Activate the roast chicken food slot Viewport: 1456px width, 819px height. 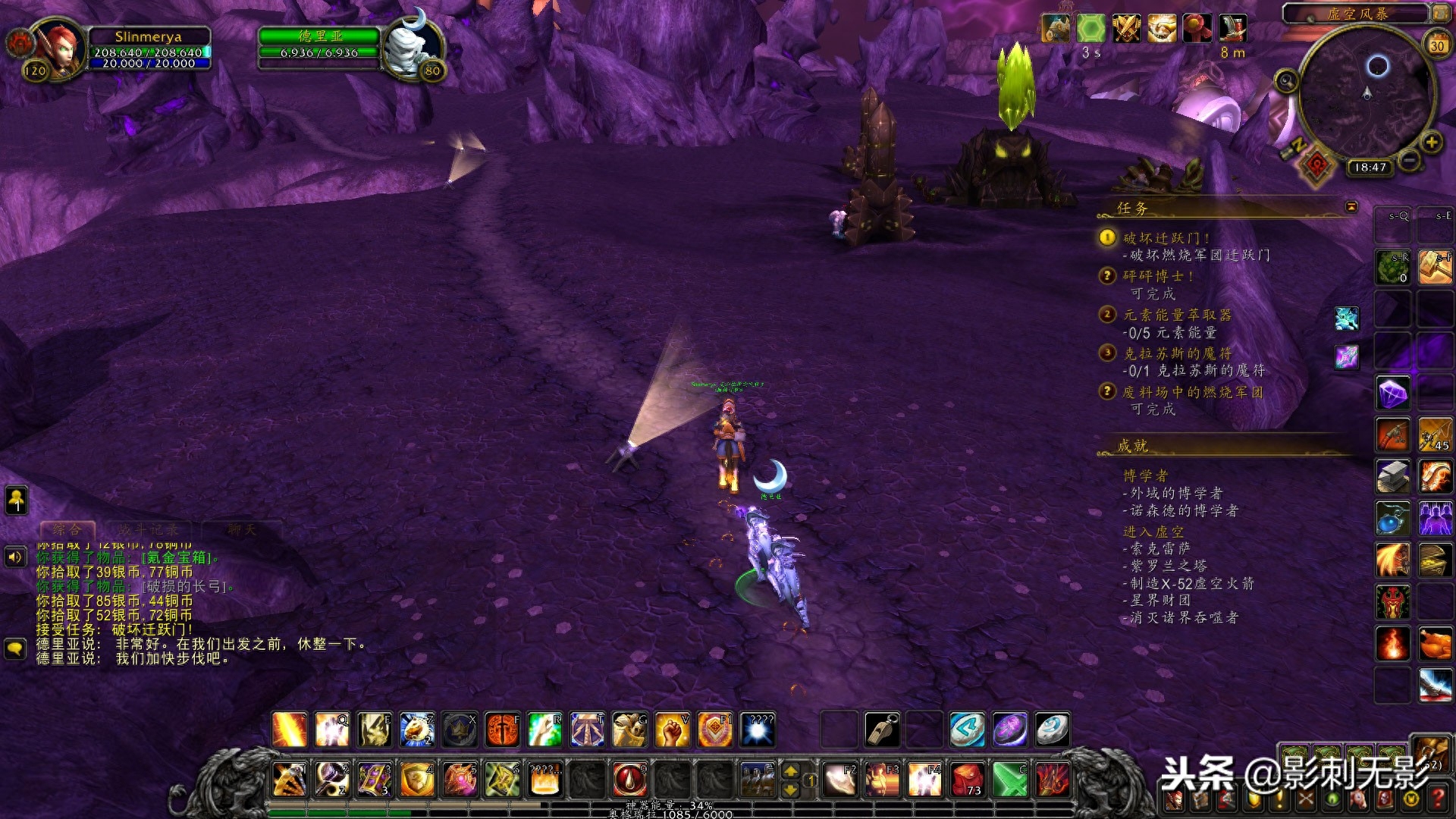1435,644
